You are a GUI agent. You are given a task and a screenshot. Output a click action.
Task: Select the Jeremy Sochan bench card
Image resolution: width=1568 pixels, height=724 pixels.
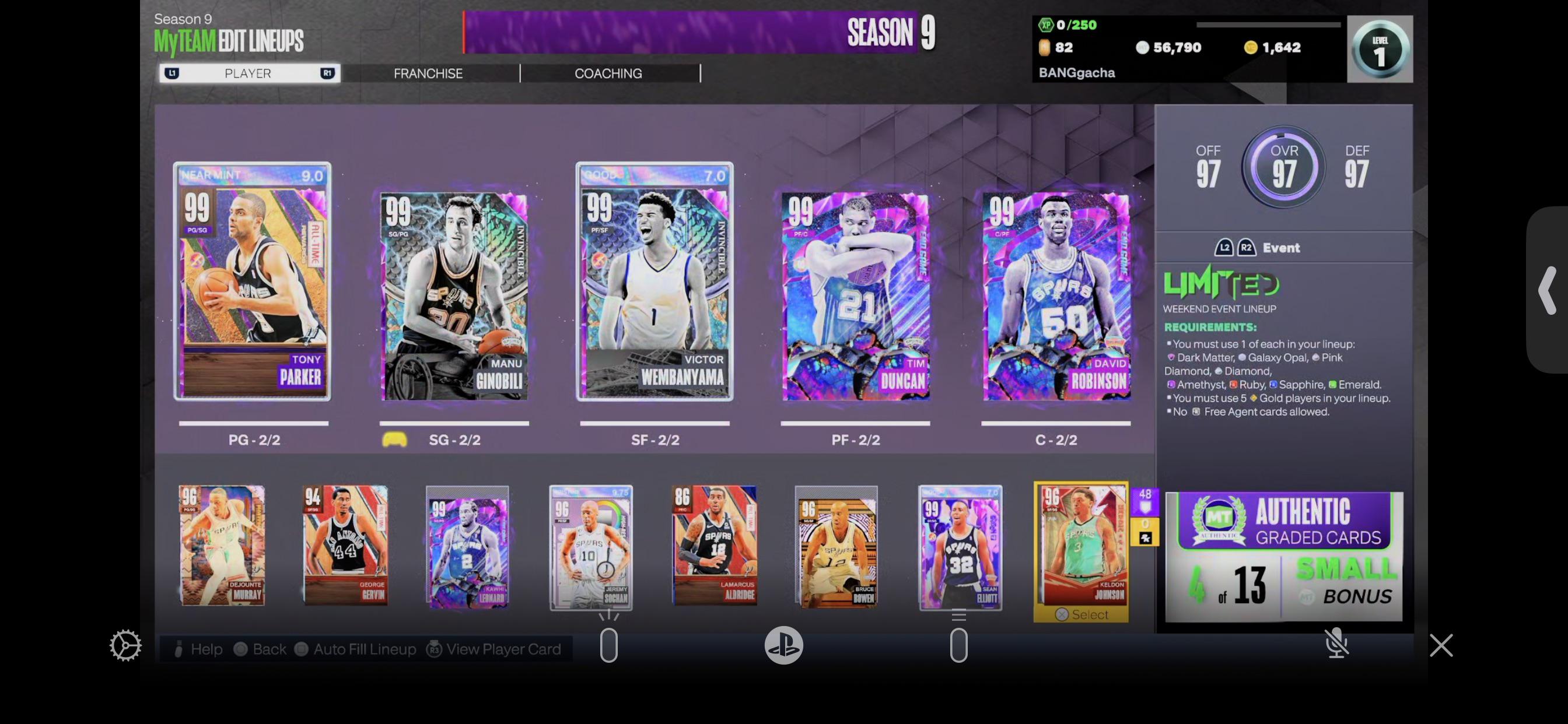[591, 547]
